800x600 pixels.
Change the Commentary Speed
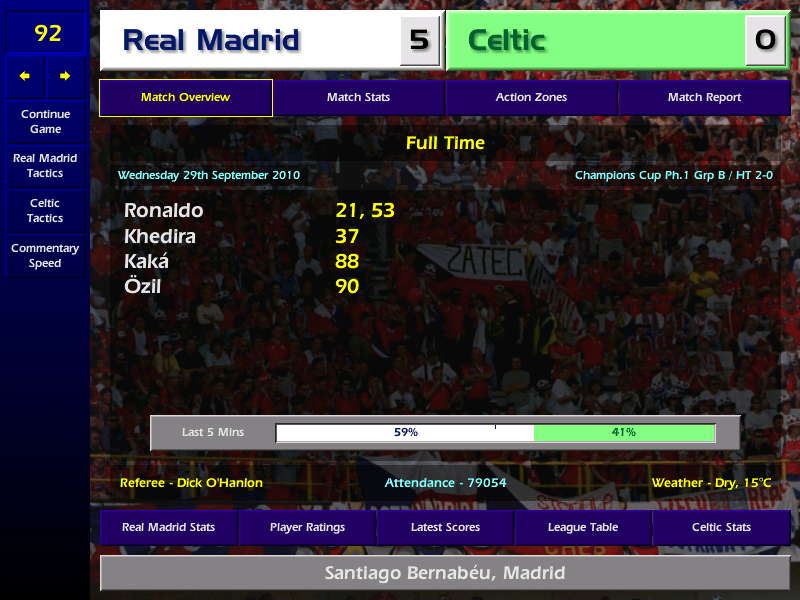pos(45,255)
